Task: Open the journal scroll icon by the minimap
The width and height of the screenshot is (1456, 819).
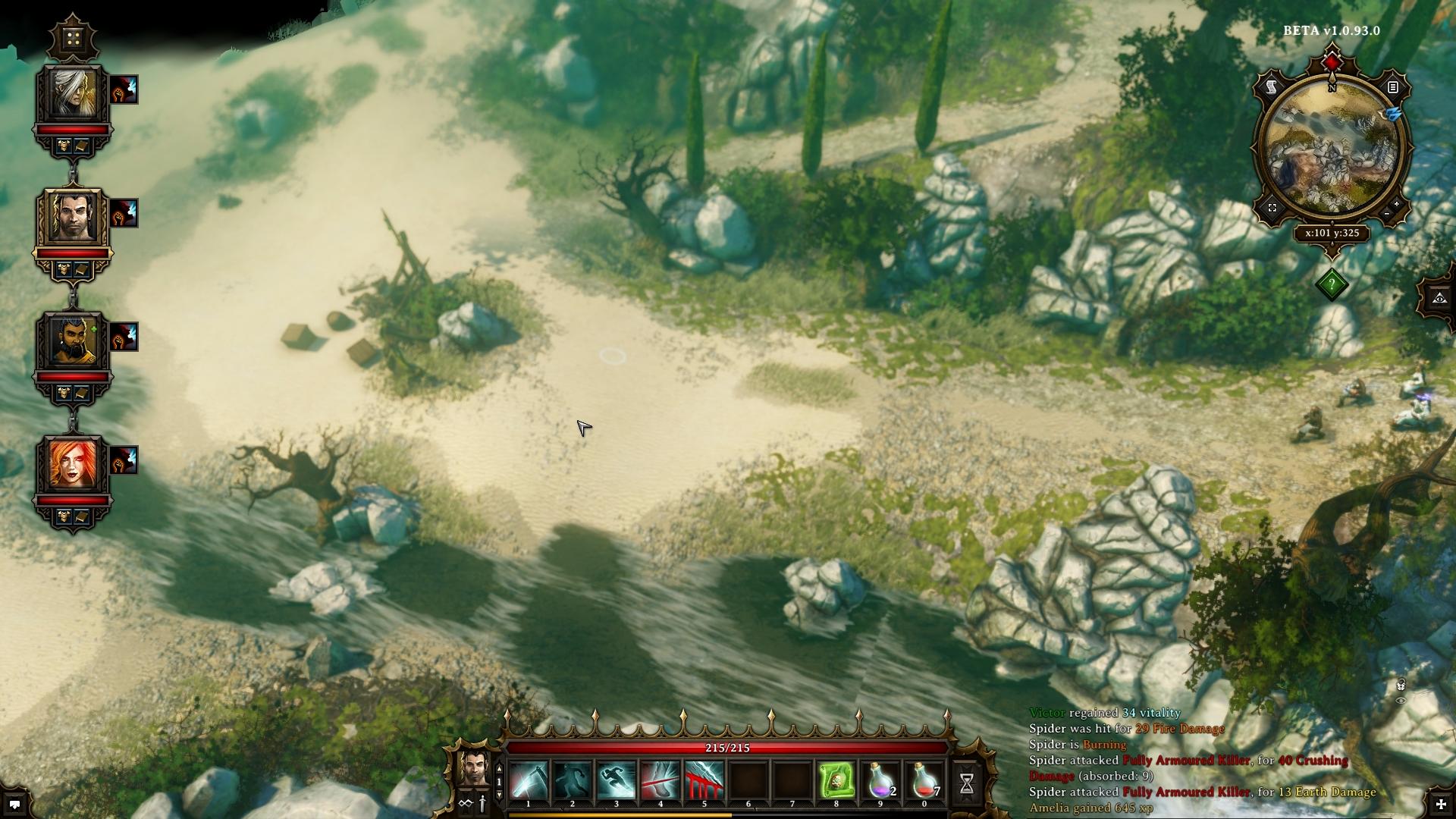Action: [x=1272, y=88]
